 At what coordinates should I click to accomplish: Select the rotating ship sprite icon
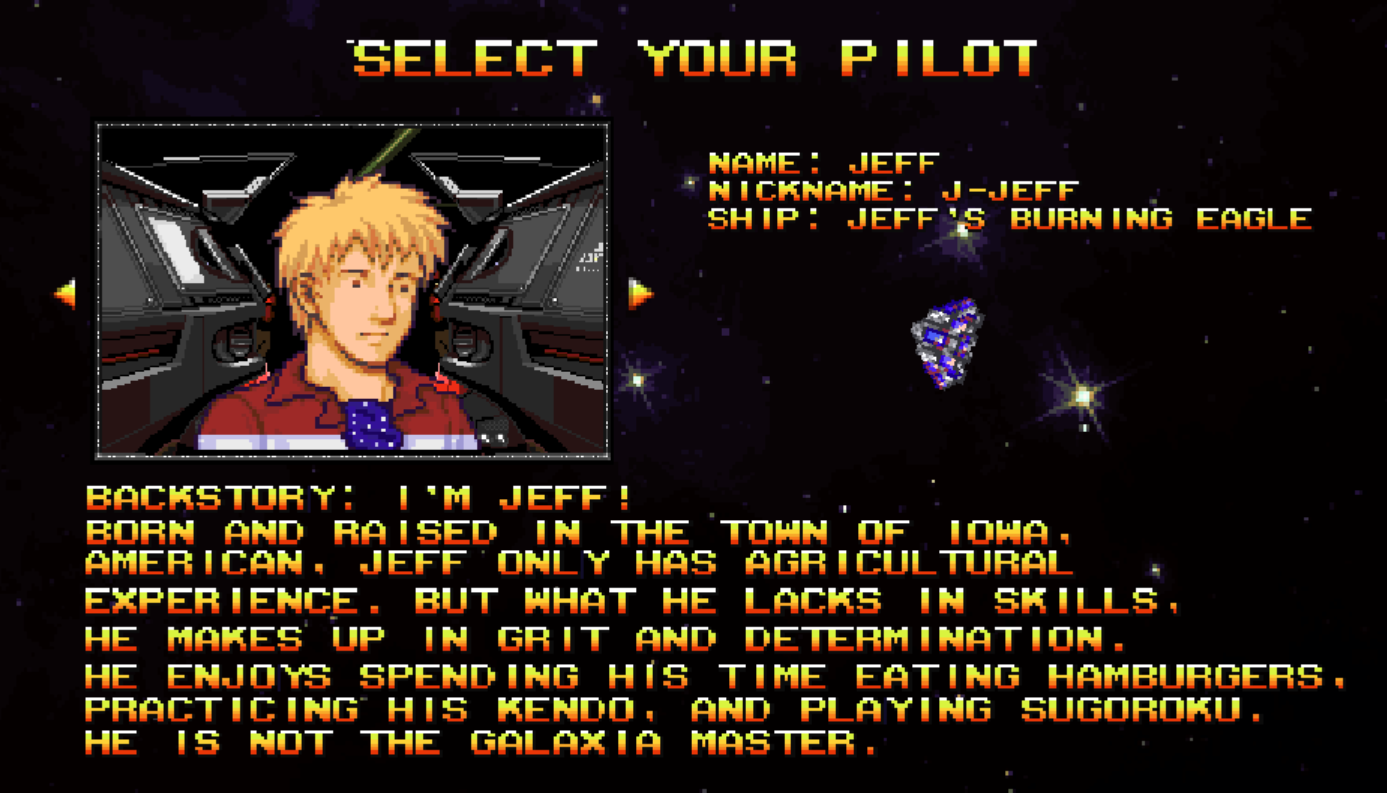pos(946,343)
